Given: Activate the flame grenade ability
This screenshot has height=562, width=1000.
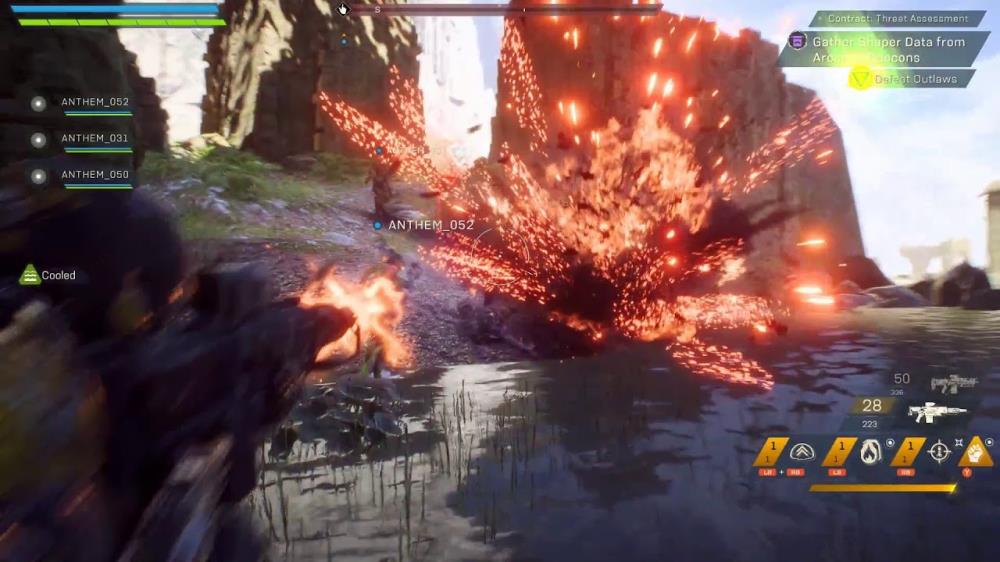Looking at the screenshot, I should pyautogui.click(x=870, y=452).
